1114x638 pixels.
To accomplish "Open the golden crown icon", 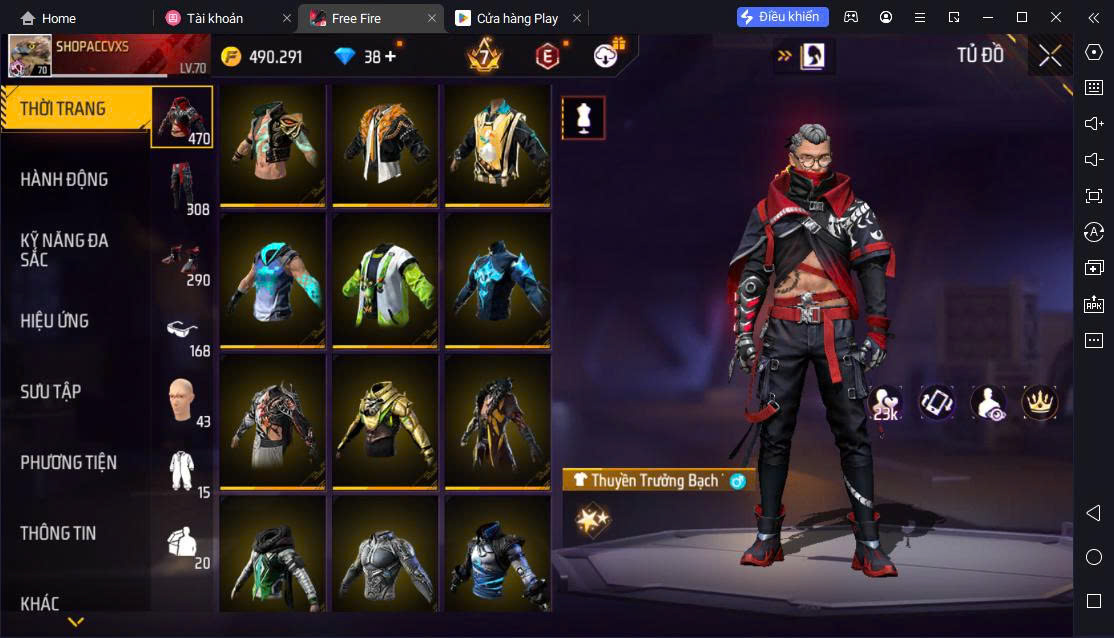I will pyautogui.click(x=1039, y=403).
